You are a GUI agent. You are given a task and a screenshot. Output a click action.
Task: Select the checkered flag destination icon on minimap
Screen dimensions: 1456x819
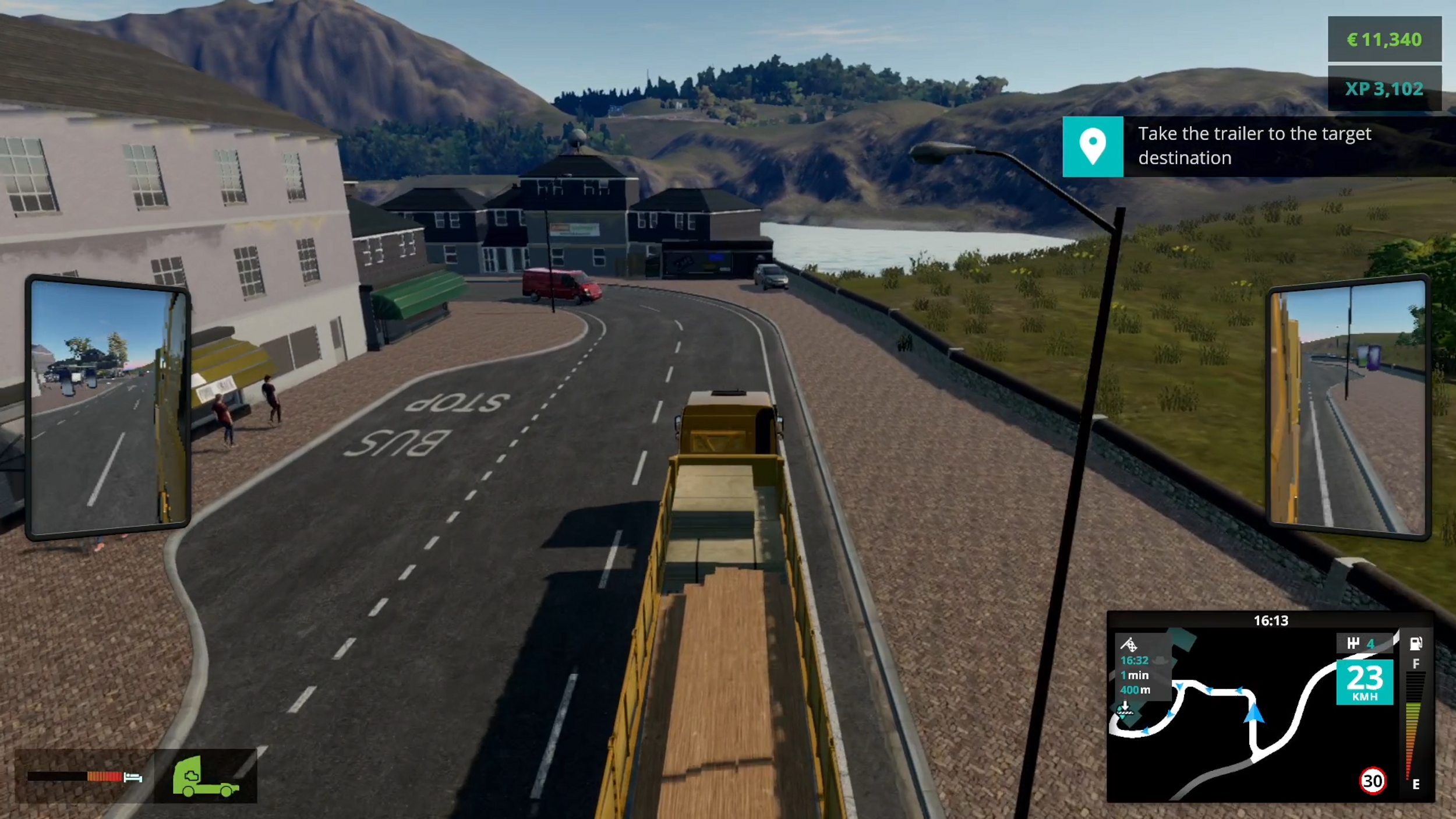point(1132,645)
